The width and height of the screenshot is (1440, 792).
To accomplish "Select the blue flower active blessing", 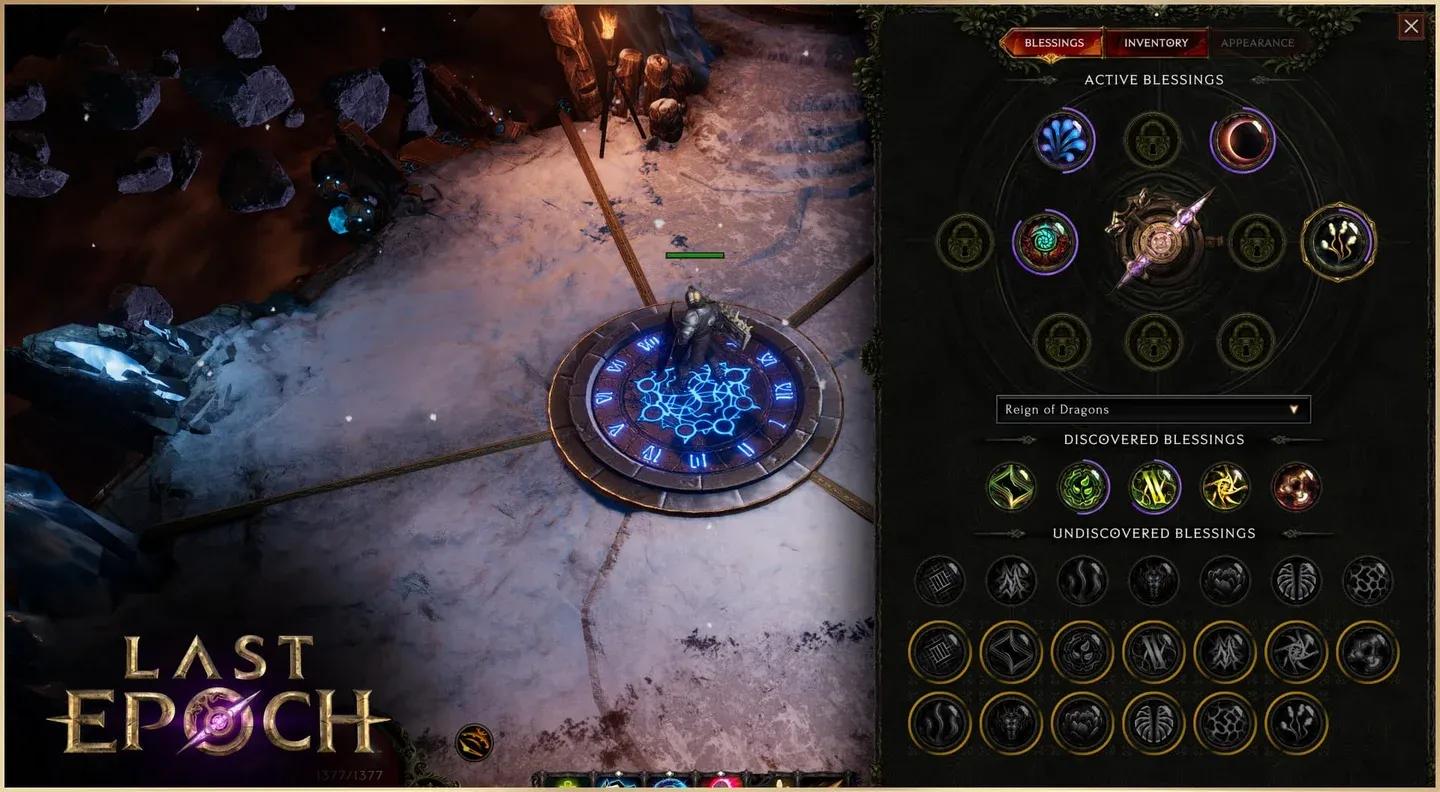I will 1065,140.
